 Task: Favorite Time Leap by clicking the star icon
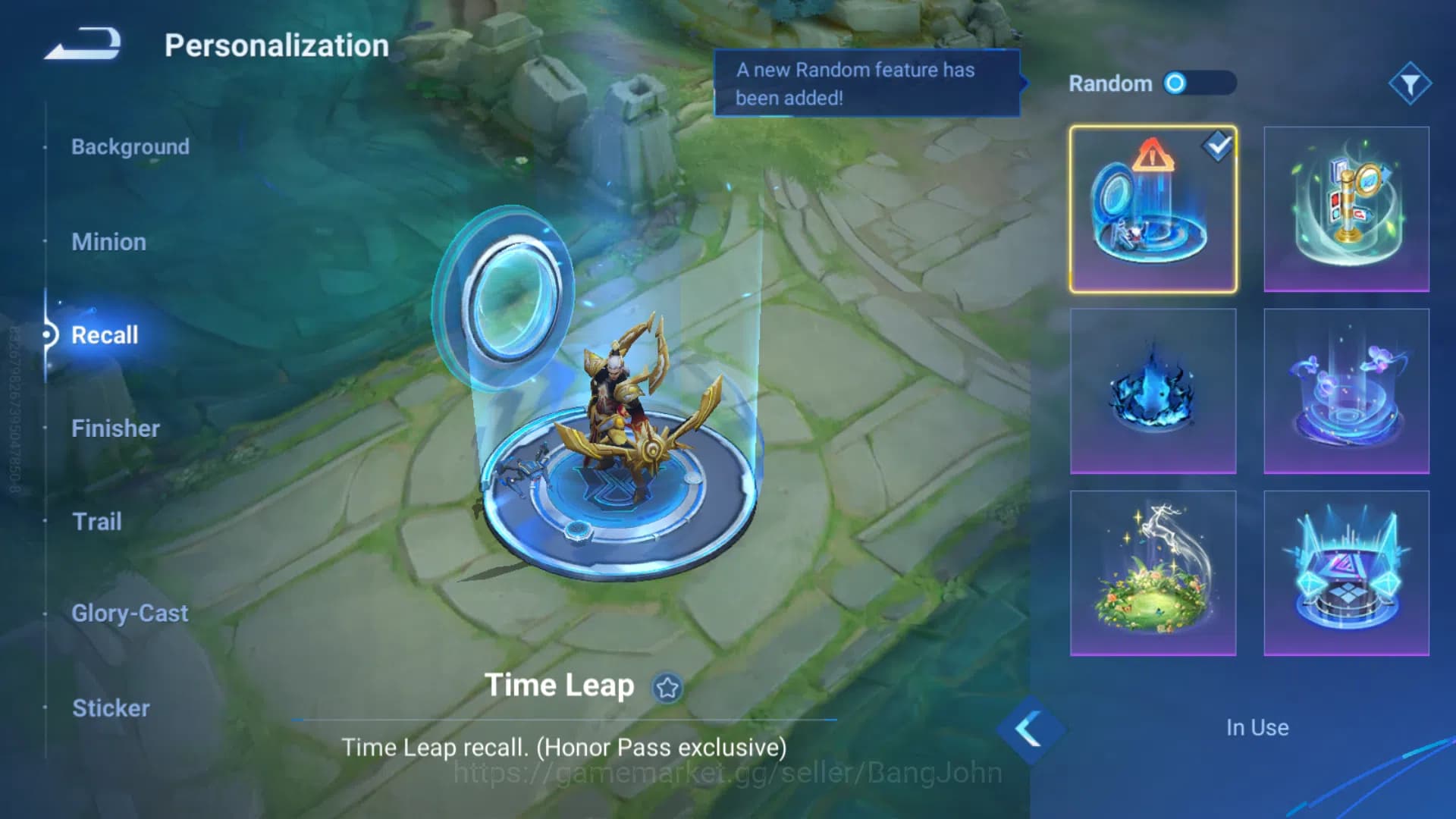pyautogui.click(x=666, y=689)
